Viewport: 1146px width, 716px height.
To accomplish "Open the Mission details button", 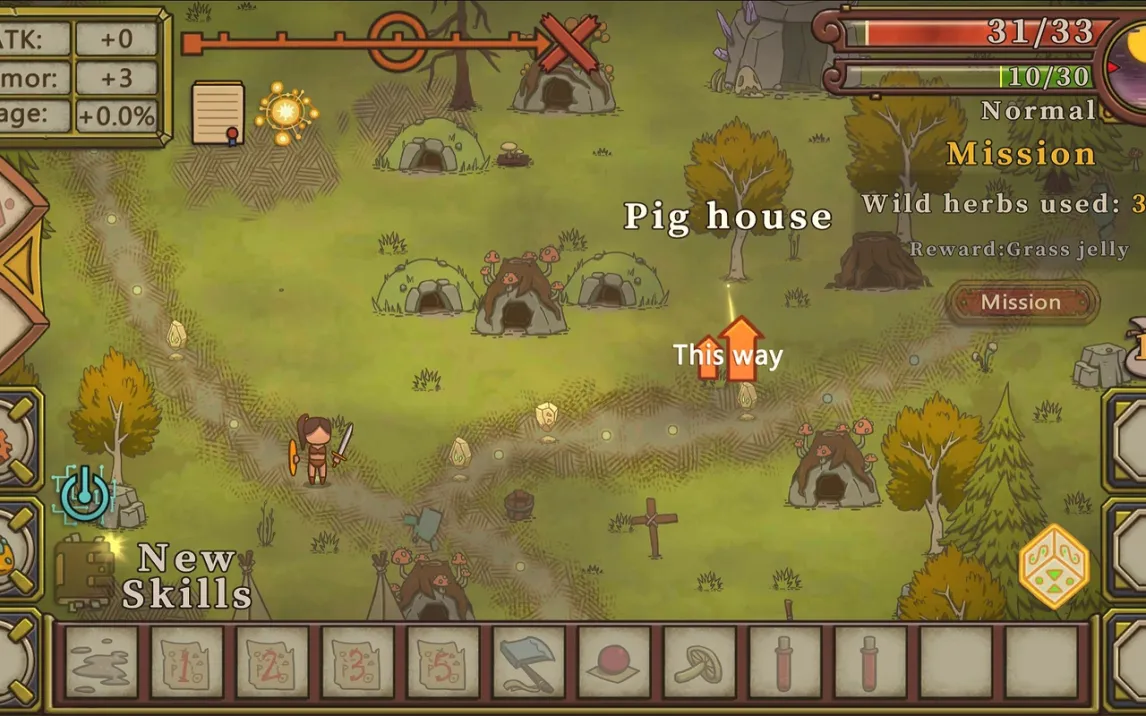I will (x=1021, y=302).
